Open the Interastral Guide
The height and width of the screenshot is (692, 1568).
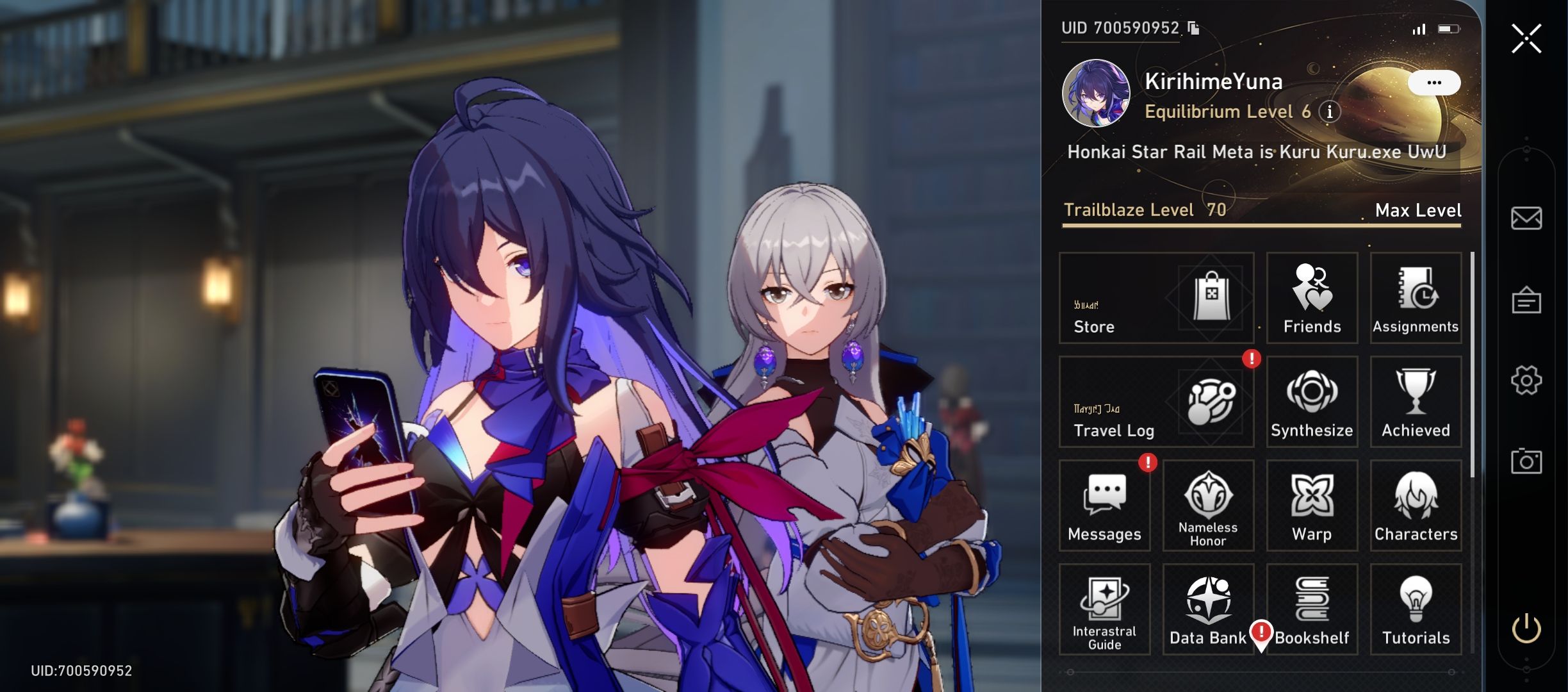(1104, 609)
